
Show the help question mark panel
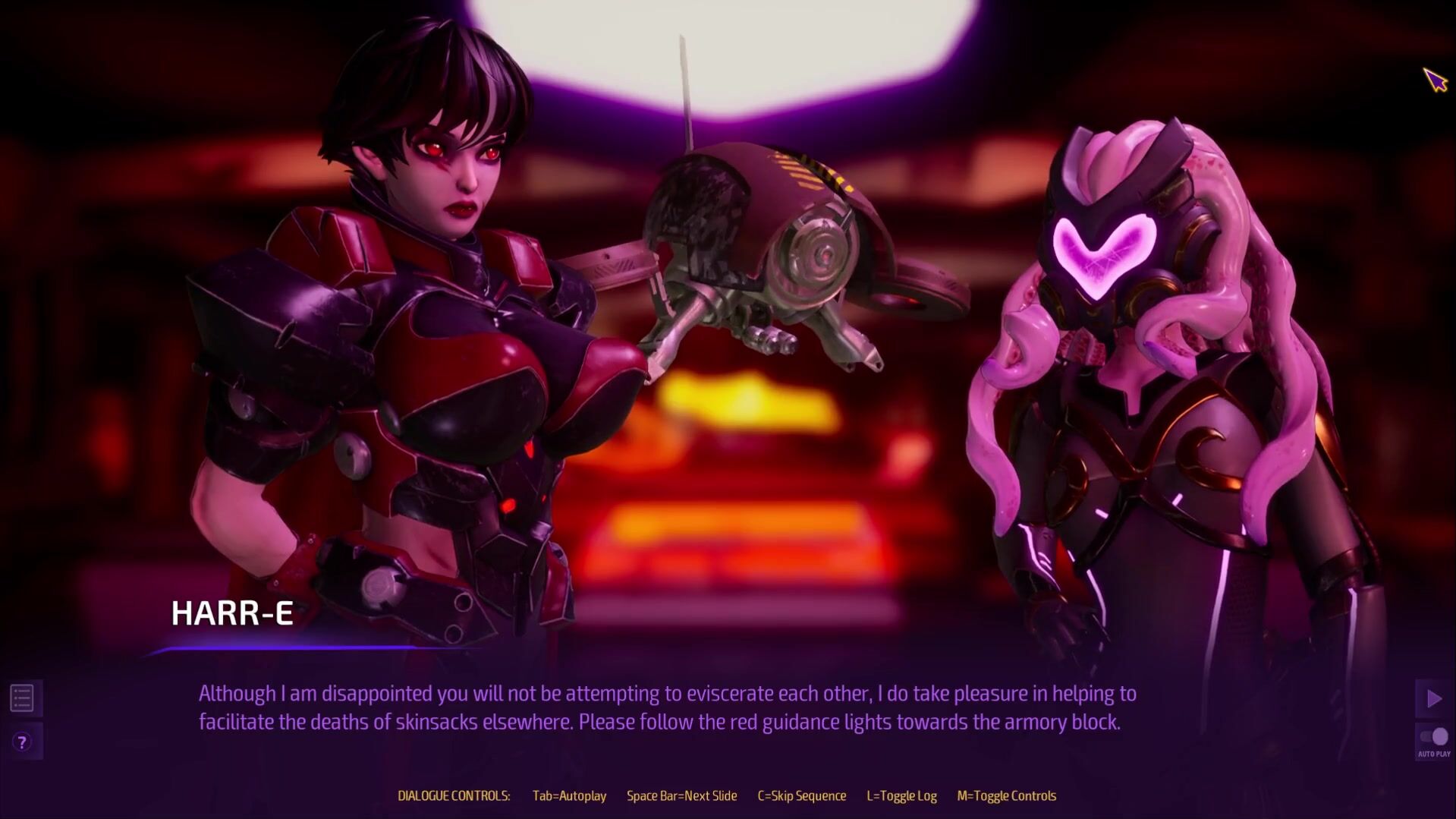pyautogui.click(x=22, y=742)
